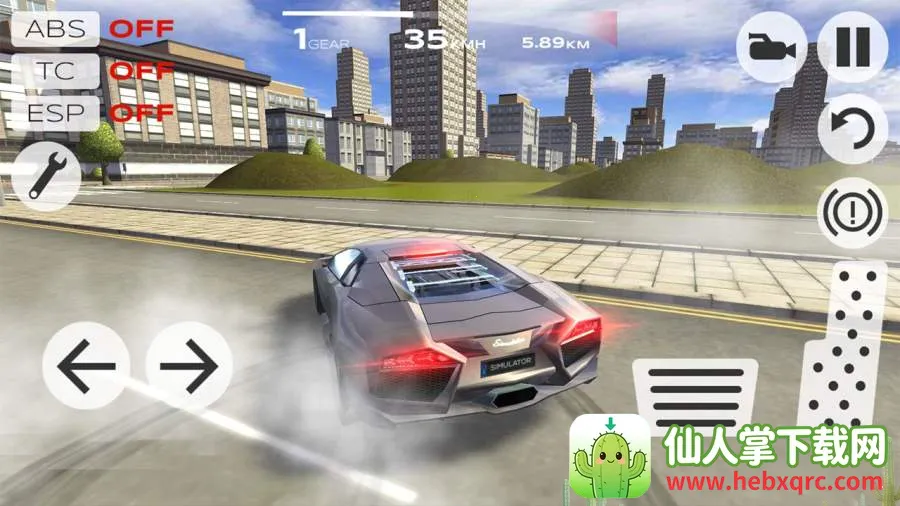Toggle the ESP stability setting
This screenshot has height=506, width=900.
[x=55, y=112]
